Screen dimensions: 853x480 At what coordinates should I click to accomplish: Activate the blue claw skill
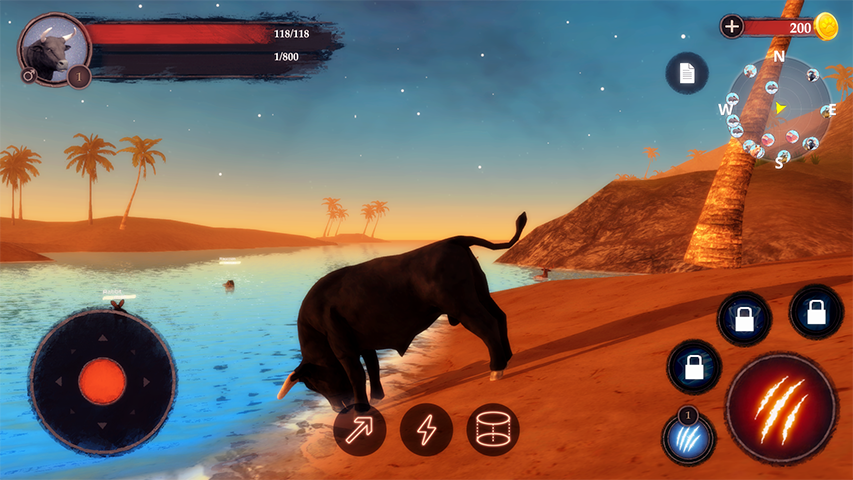[x=688, y=438]
